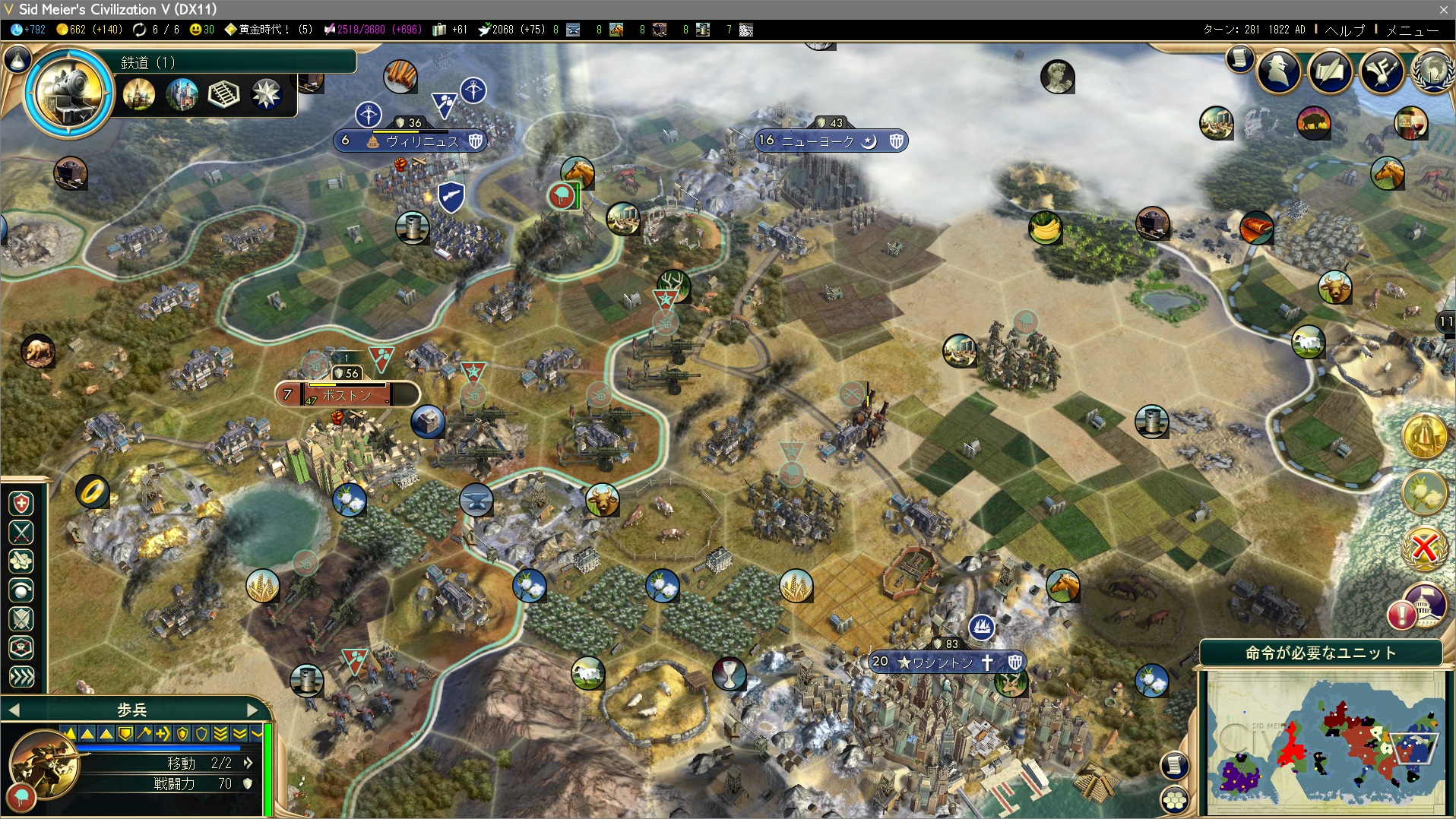Viewport: 1456px width, 819px height.
Task: Open the World Congress globe button
Action: [x=1432, y=72]
